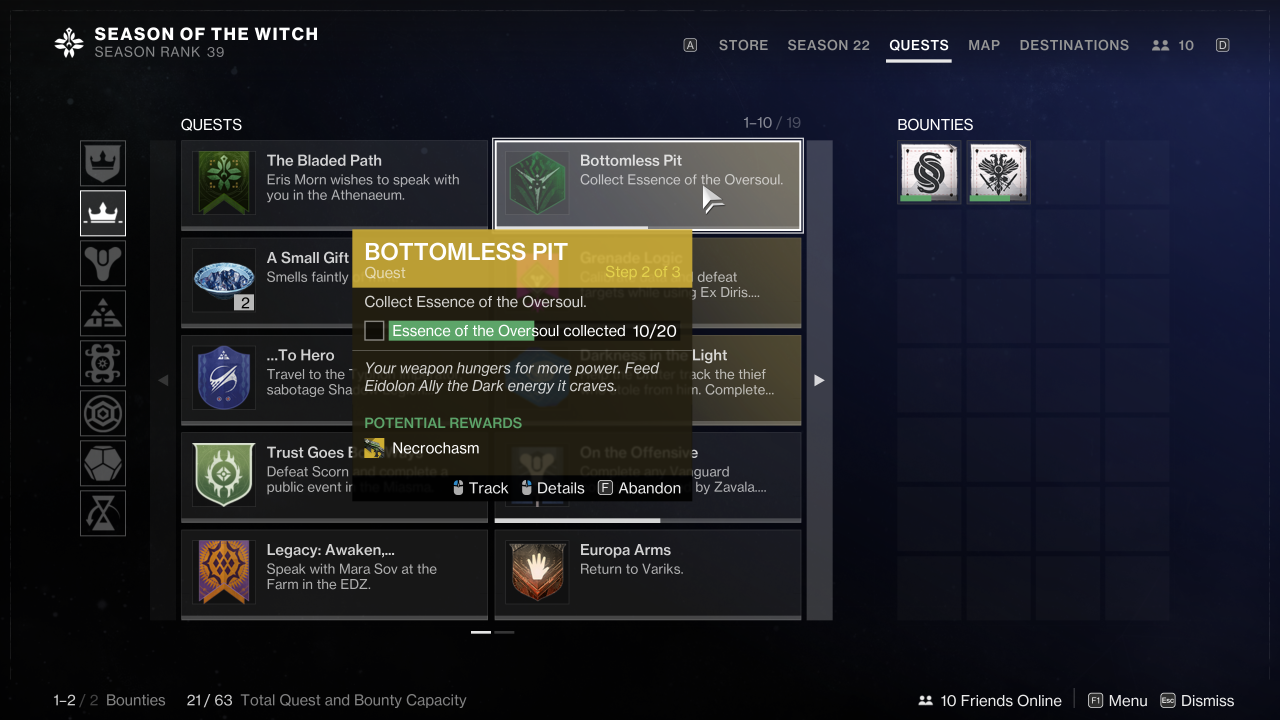Advance to next quest page with right arrow
The image size is (1280, 720).
[x=819, y=380]
